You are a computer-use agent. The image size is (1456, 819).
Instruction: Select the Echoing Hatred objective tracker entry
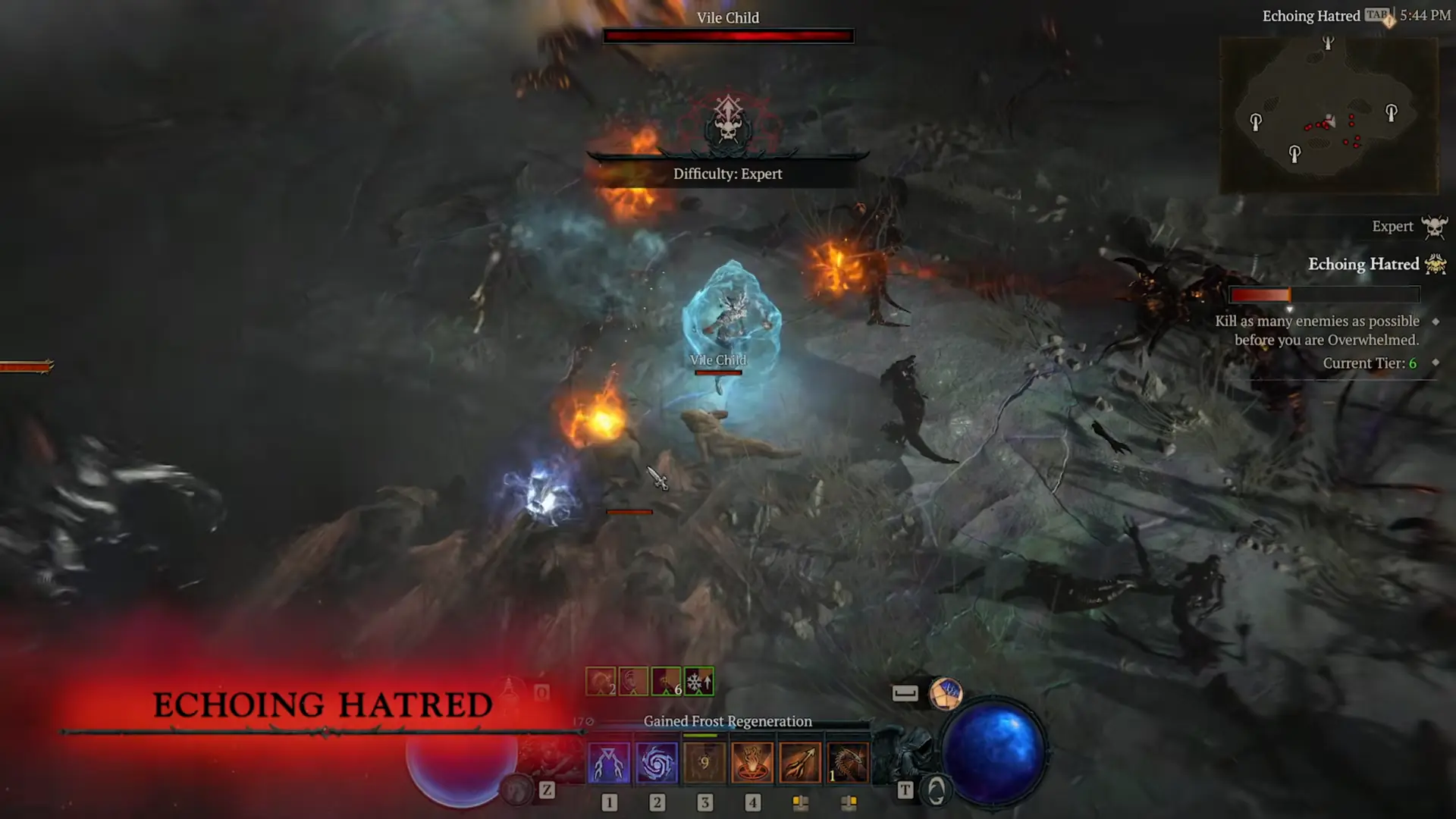pyautogui.click(x=1363, y=264)
